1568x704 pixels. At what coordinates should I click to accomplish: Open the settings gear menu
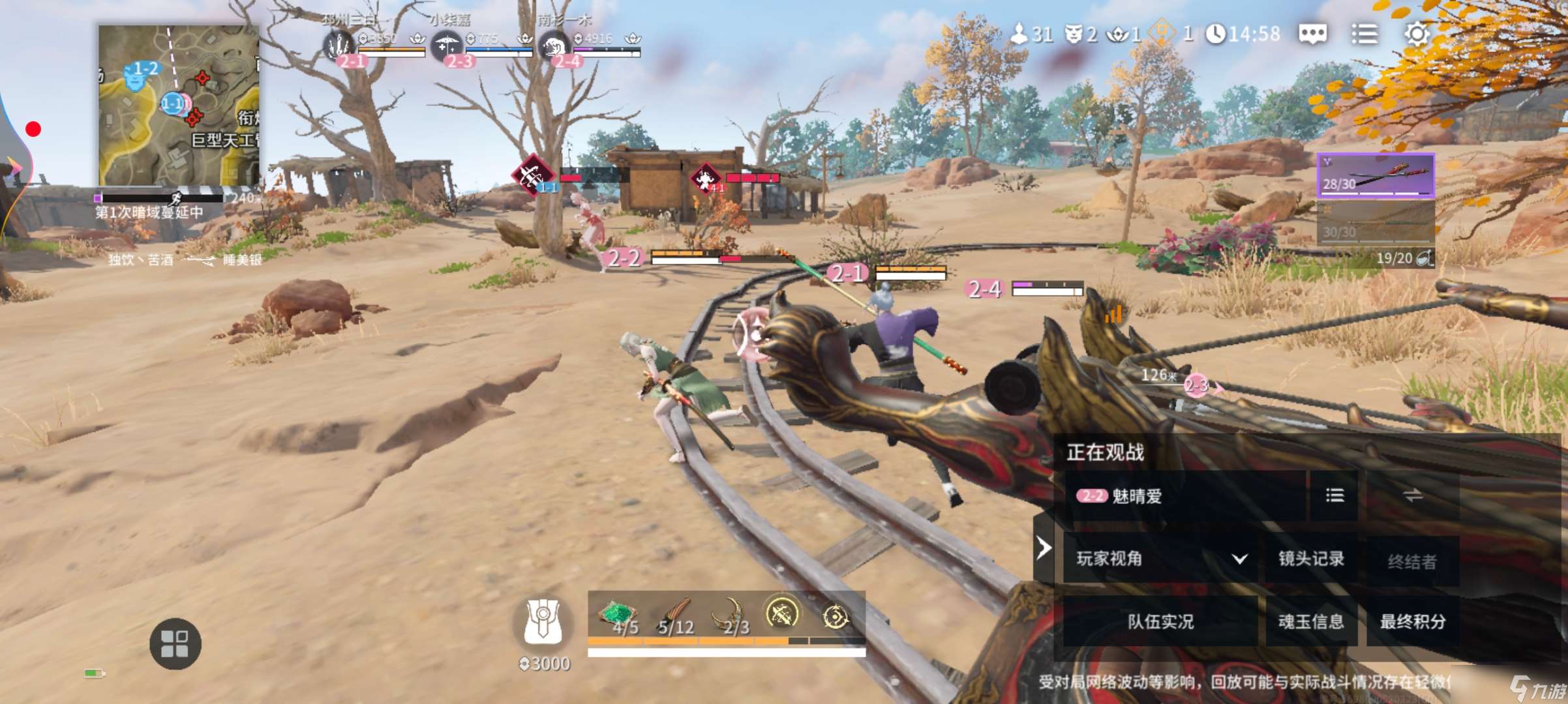point(1416,34)
